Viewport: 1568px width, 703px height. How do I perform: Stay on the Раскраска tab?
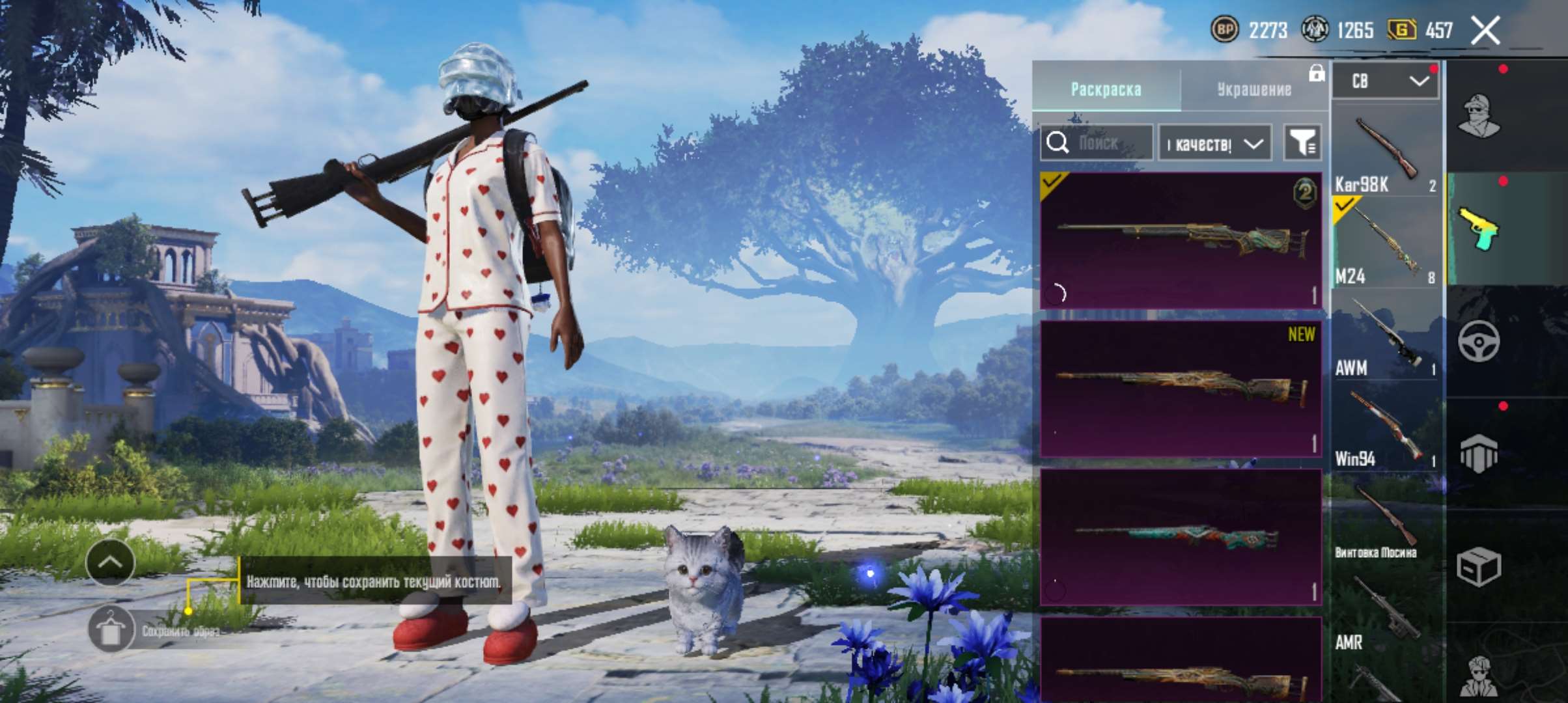point(1107,89)
